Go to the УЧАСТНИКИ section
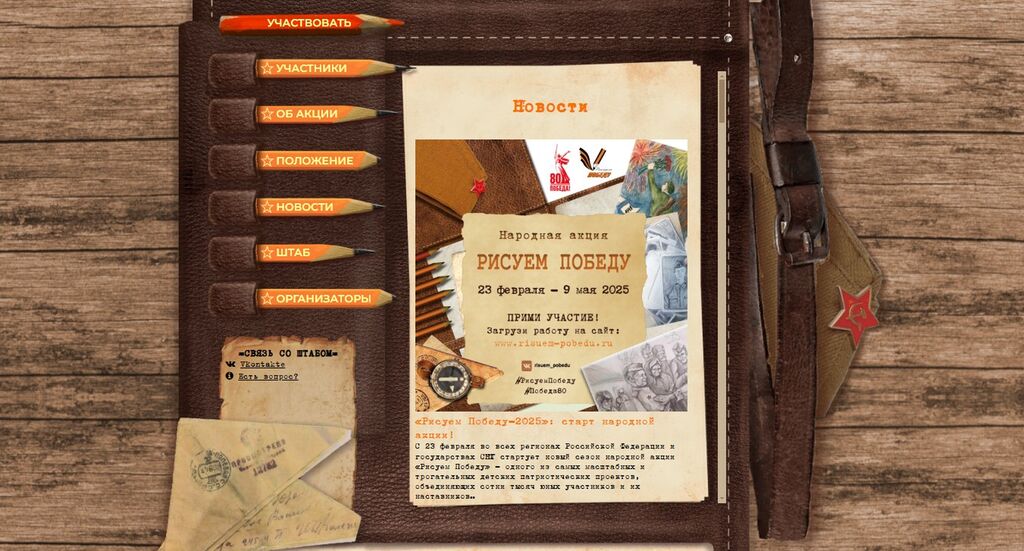The width and height of the screenshot is (1024, 551). (x=312, y=69)
